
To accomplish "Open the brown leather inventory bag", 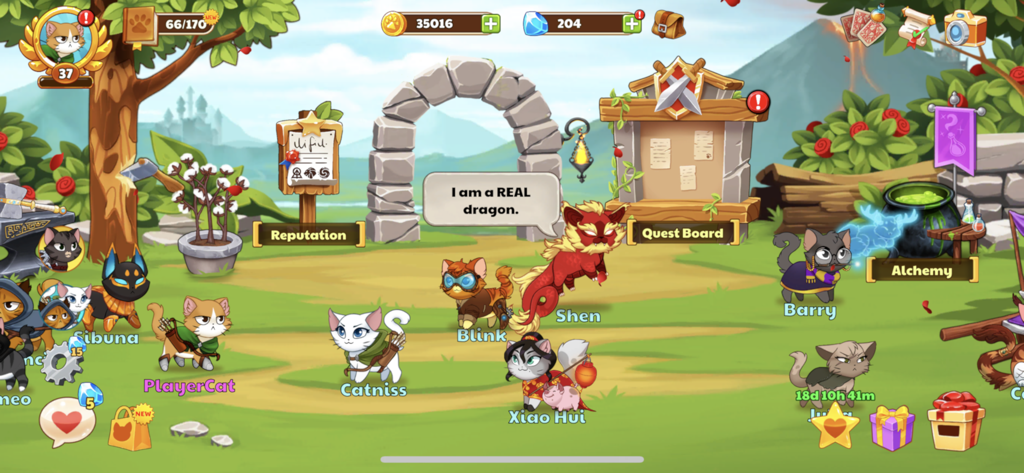I will click(x=668, y=24).
